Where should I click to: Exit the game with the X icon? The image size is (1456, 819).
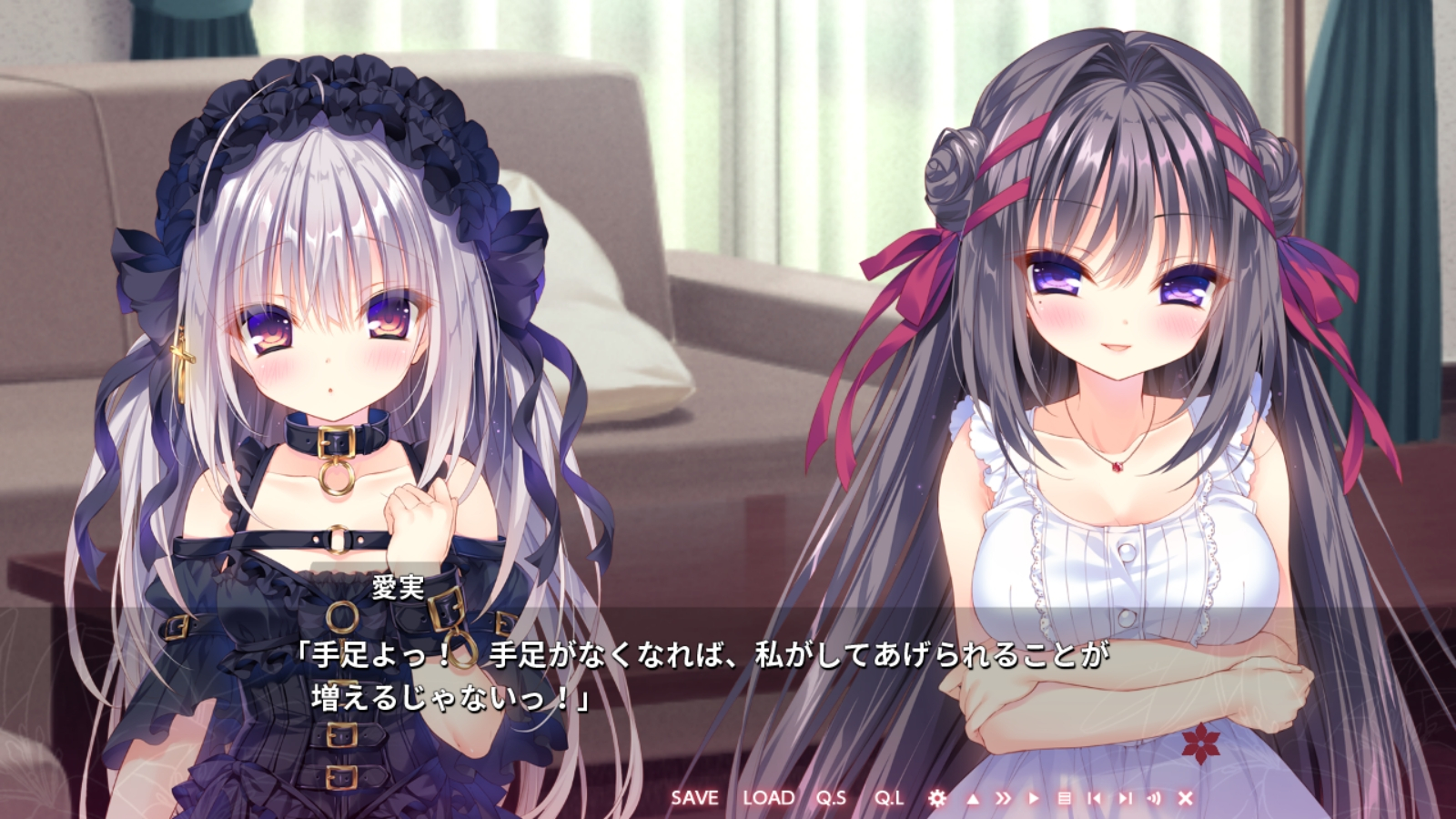pyautogui.click(x=1185, y=797)
